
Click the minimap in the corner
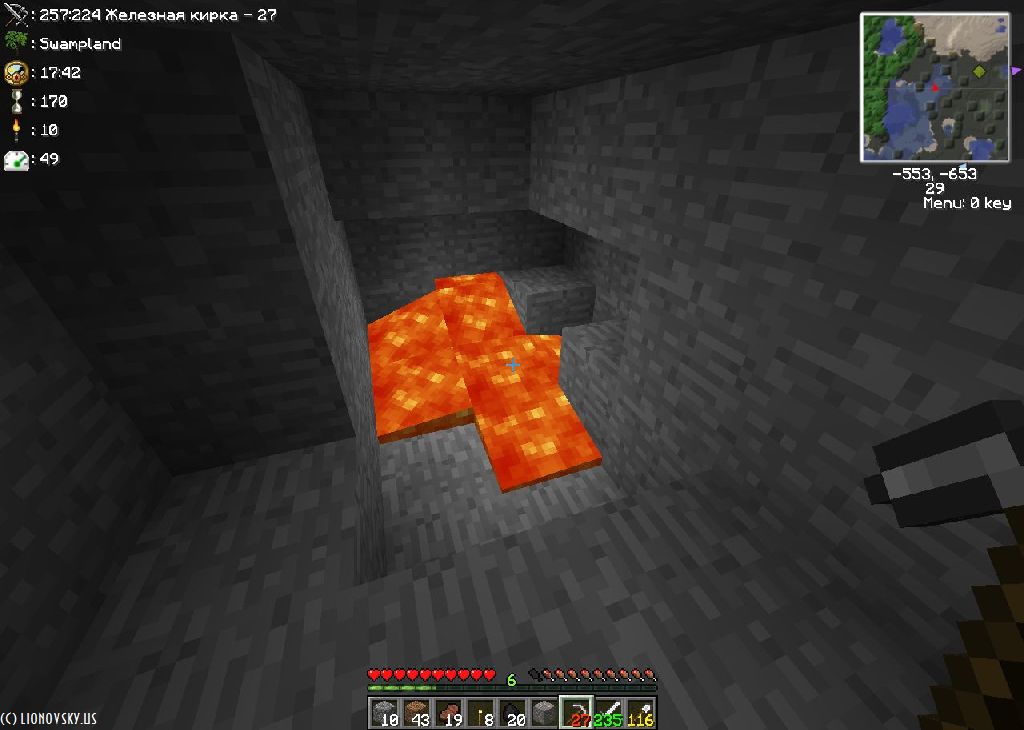(x=935, y=88)
